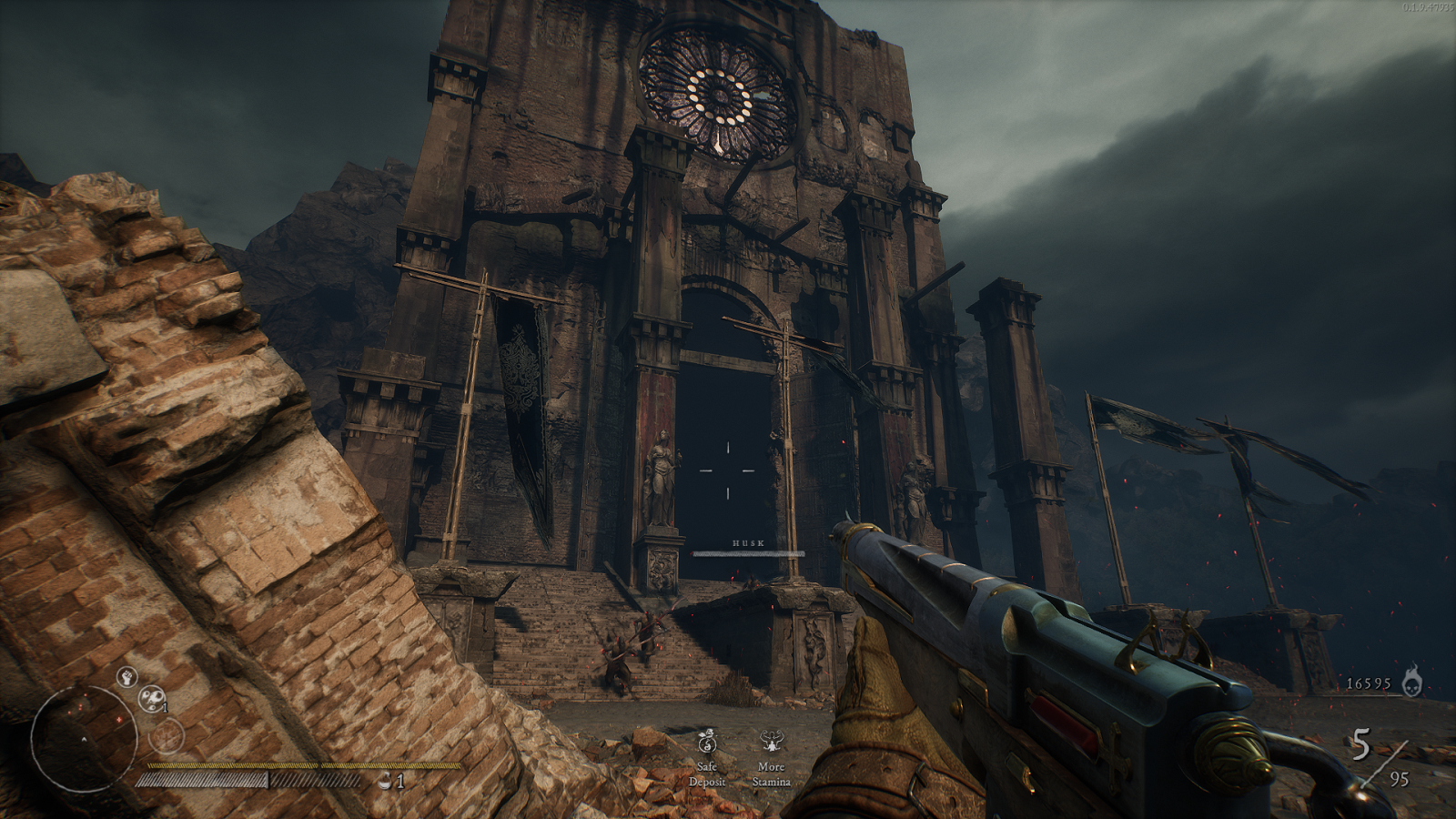Click the circular minimap radar
The height and width of the screenshot is (819, 1456).
point(84,738)
